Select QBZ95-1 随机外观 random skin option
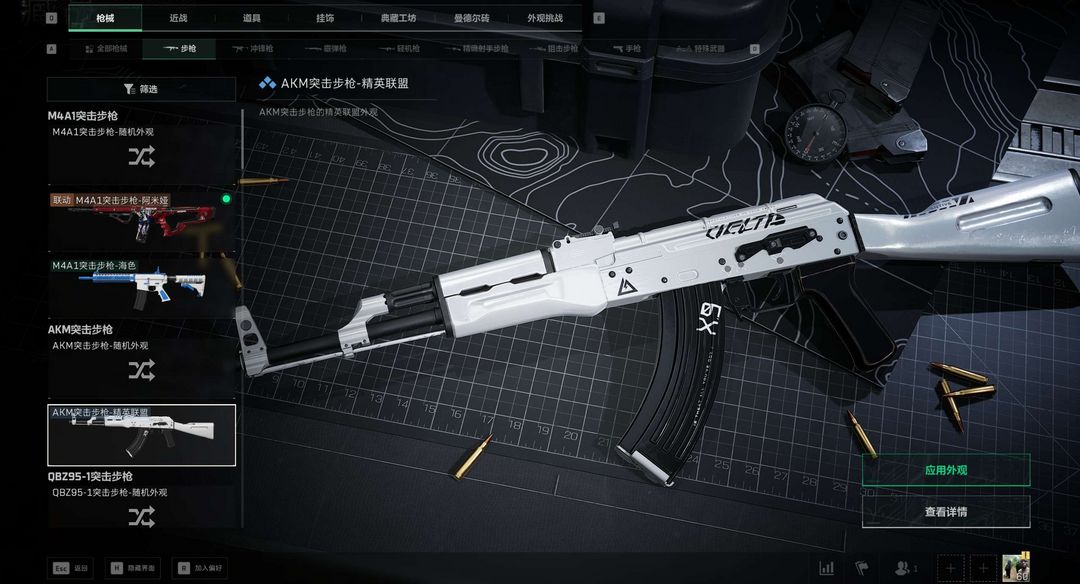This screenshot has height=584, width=1080. coord(141,516)
